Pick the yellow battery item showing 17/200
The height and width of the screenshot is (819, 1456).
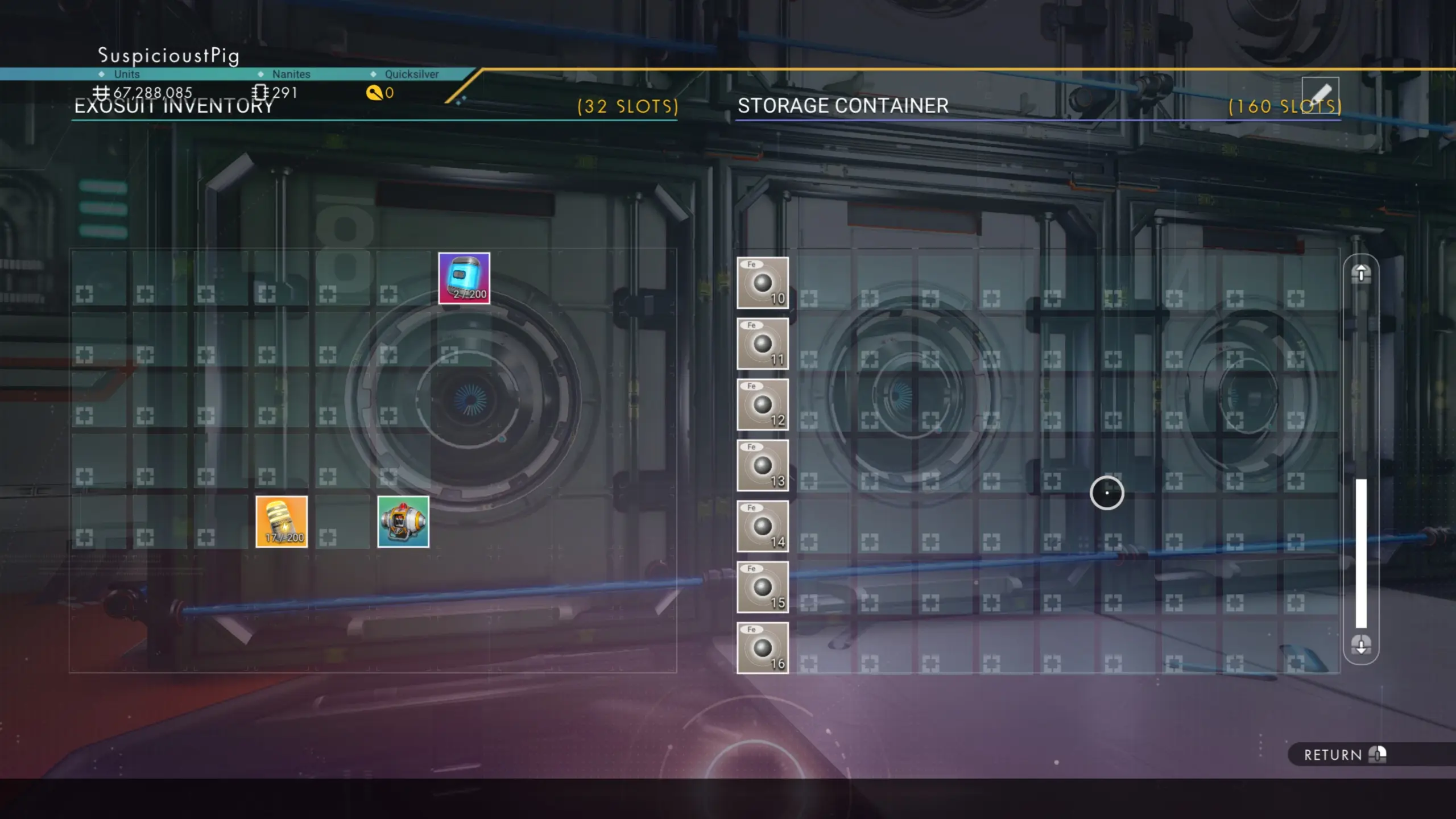(x=282, y=522)
